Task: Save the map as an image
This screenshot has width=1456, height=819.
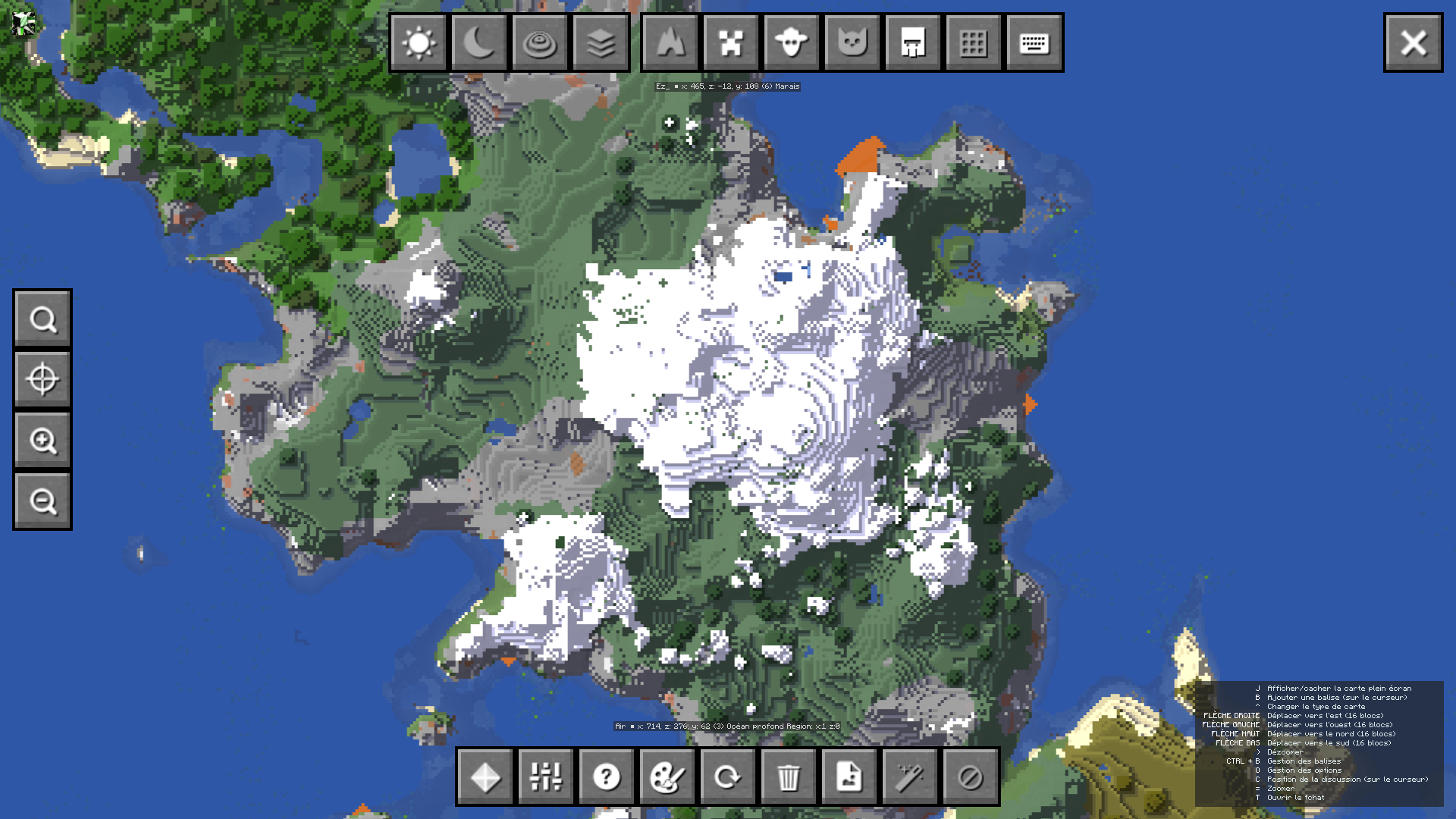Action: point(849,777)
